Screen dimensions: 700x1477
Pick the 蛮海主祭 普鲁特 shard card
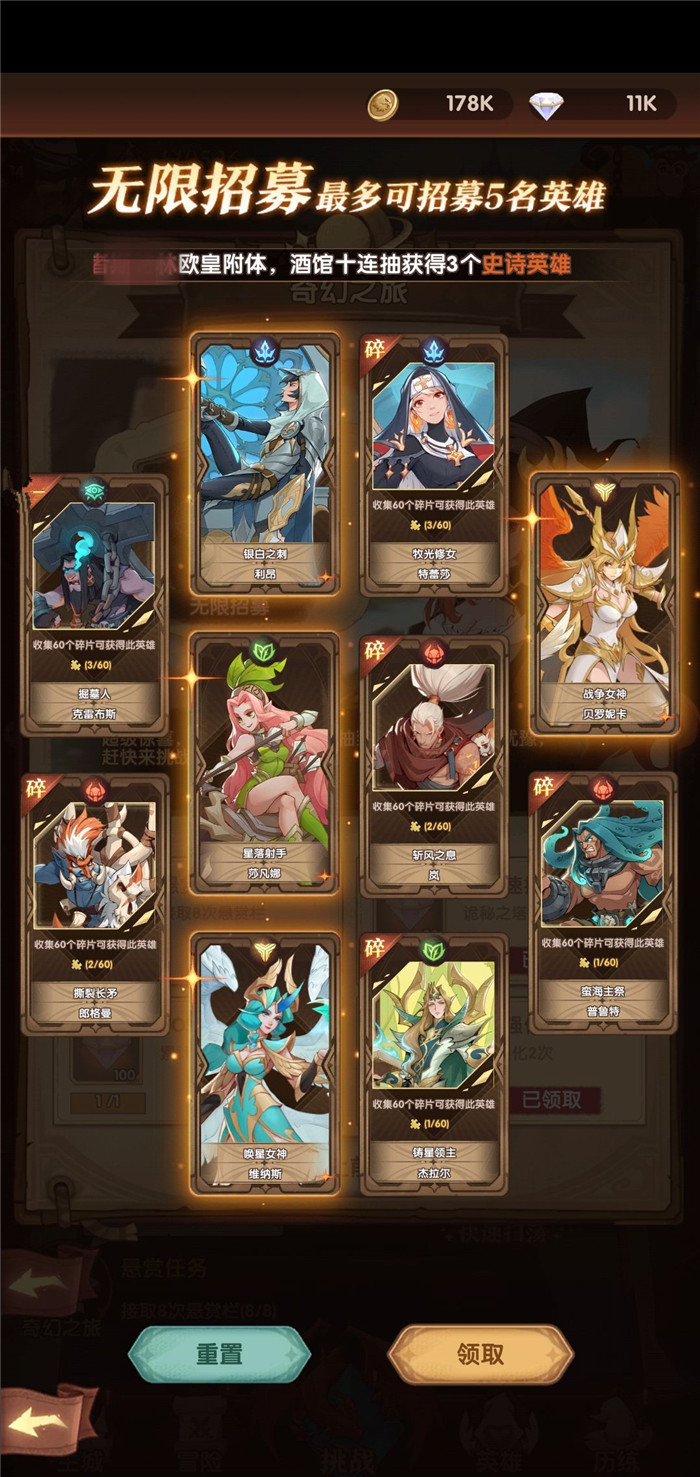pos(603,902)
